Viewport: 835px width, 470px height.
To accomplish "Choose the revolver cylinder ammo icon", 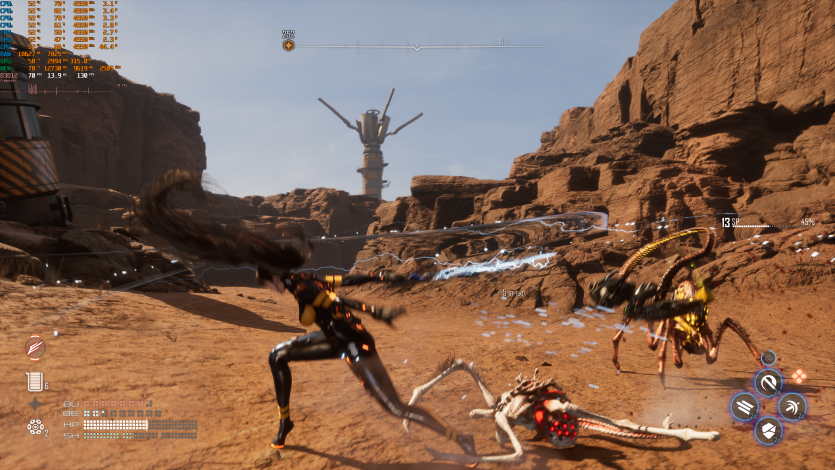I will pyautogui.click(x=35, y=427).
